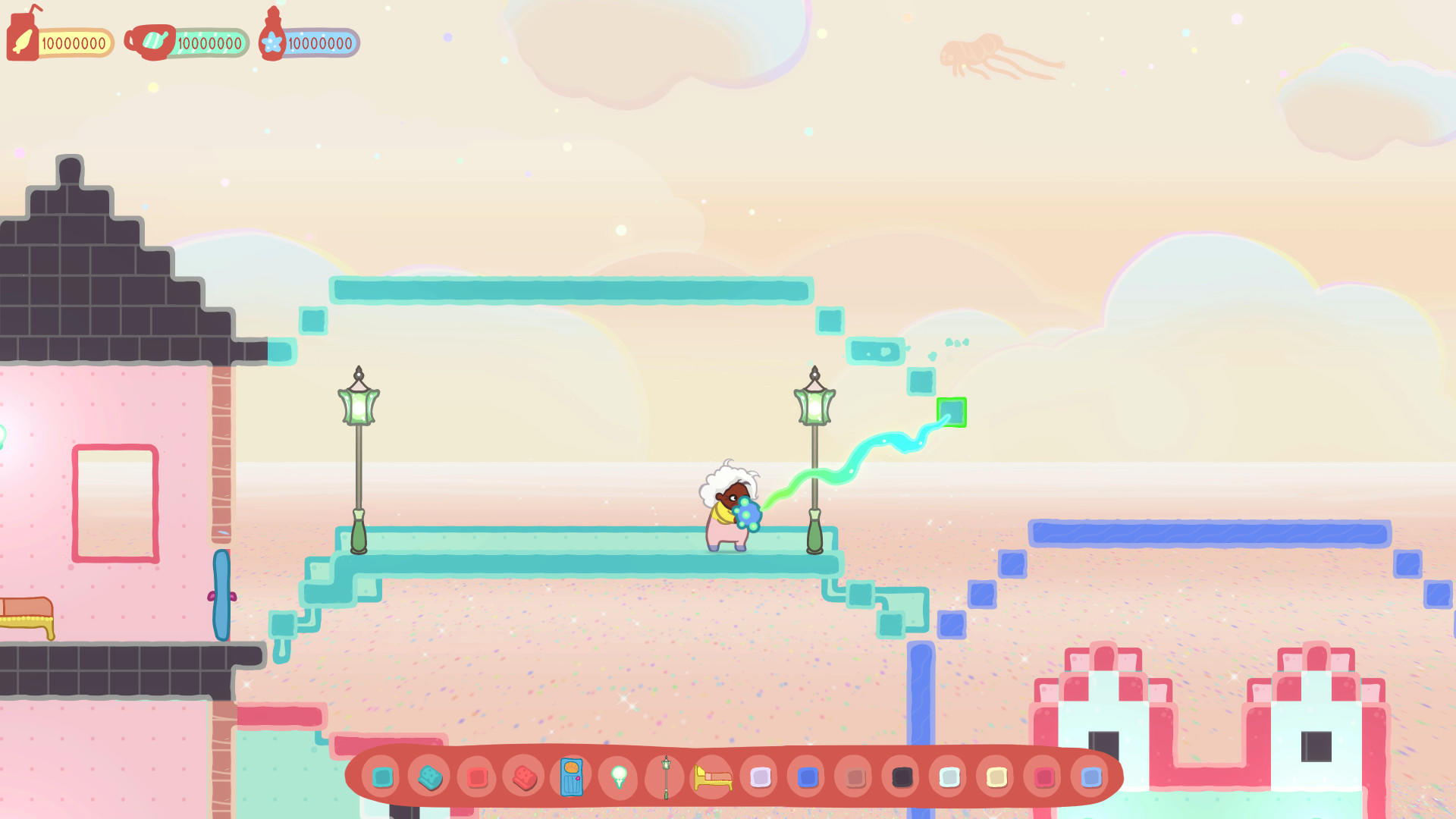Select the yellow bed furniture item
Viewport: 1456px width, 819px height.
coord(713,778)
